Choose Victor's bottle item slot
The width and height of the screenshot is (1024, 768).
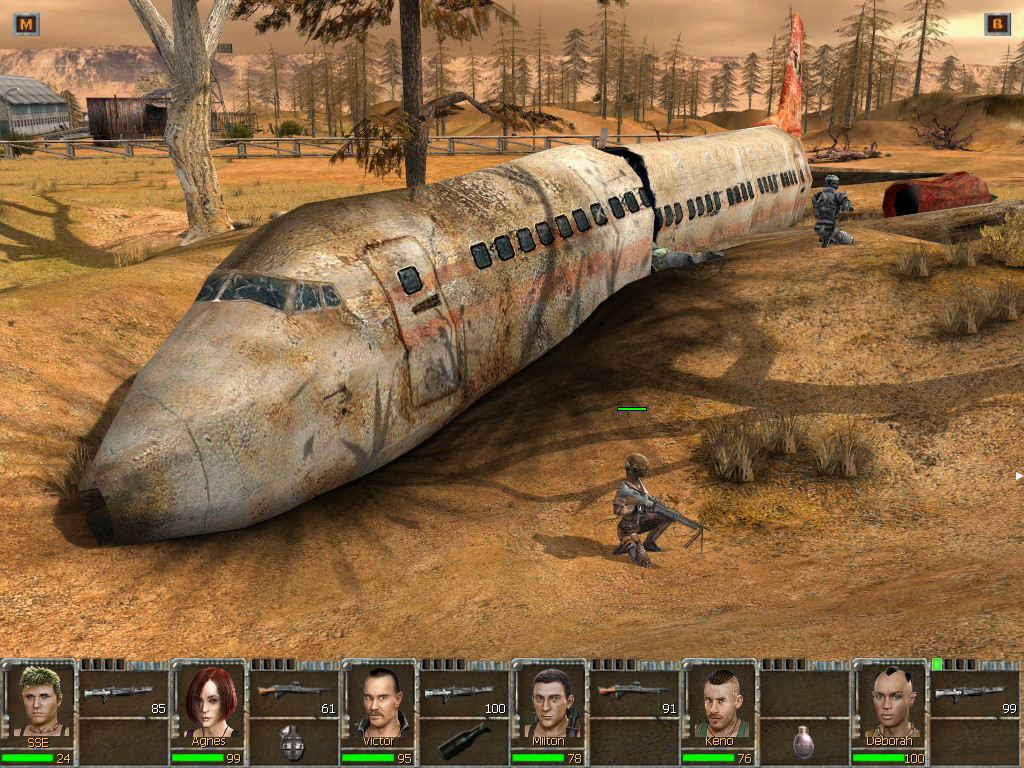(464, 741)
